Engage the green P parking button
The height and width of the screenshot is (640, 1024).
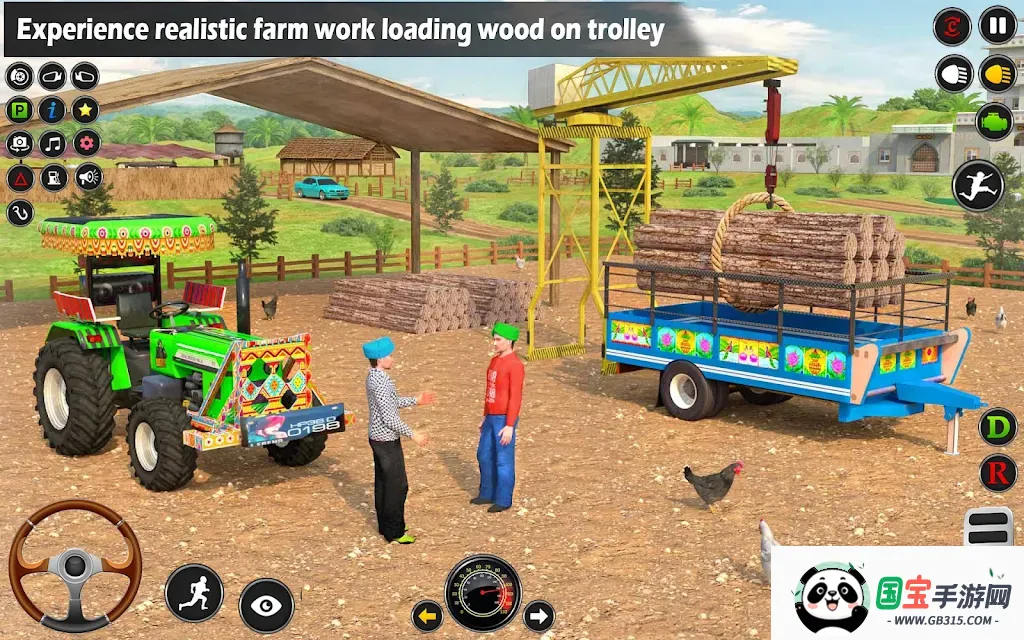tap(19, 110)
